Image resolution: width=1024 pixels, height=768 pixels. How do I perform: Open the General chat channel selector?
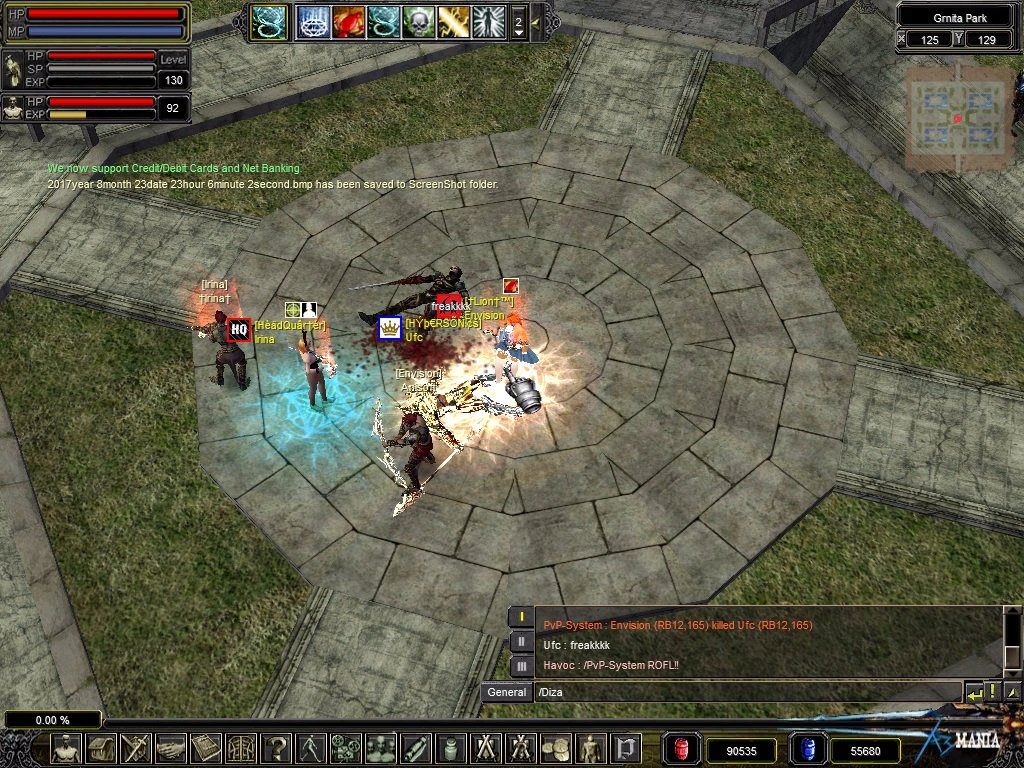[506, 692]
